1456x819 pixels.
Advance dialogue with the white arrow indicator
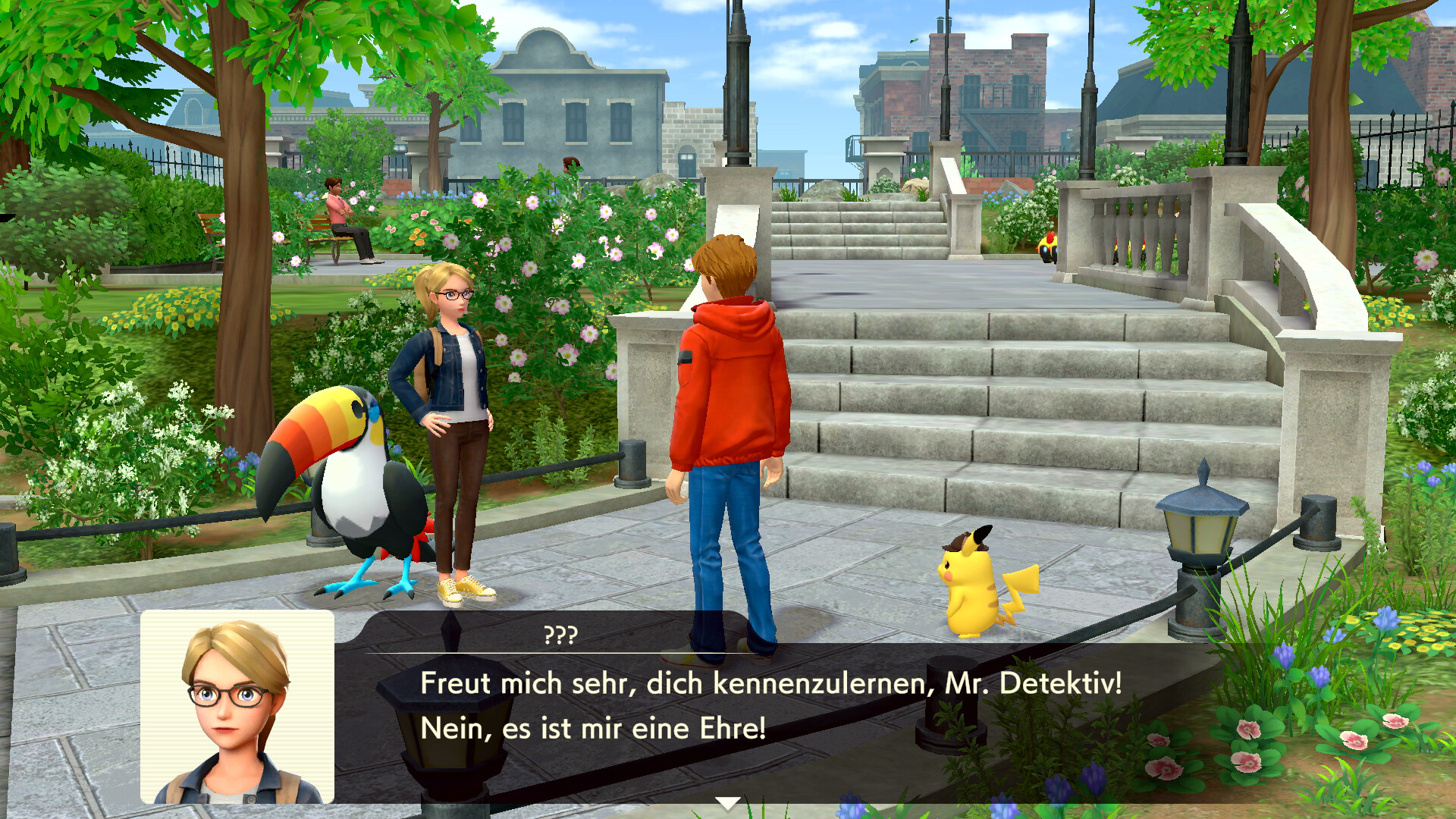pyautogui.click(x=727, y=803)
